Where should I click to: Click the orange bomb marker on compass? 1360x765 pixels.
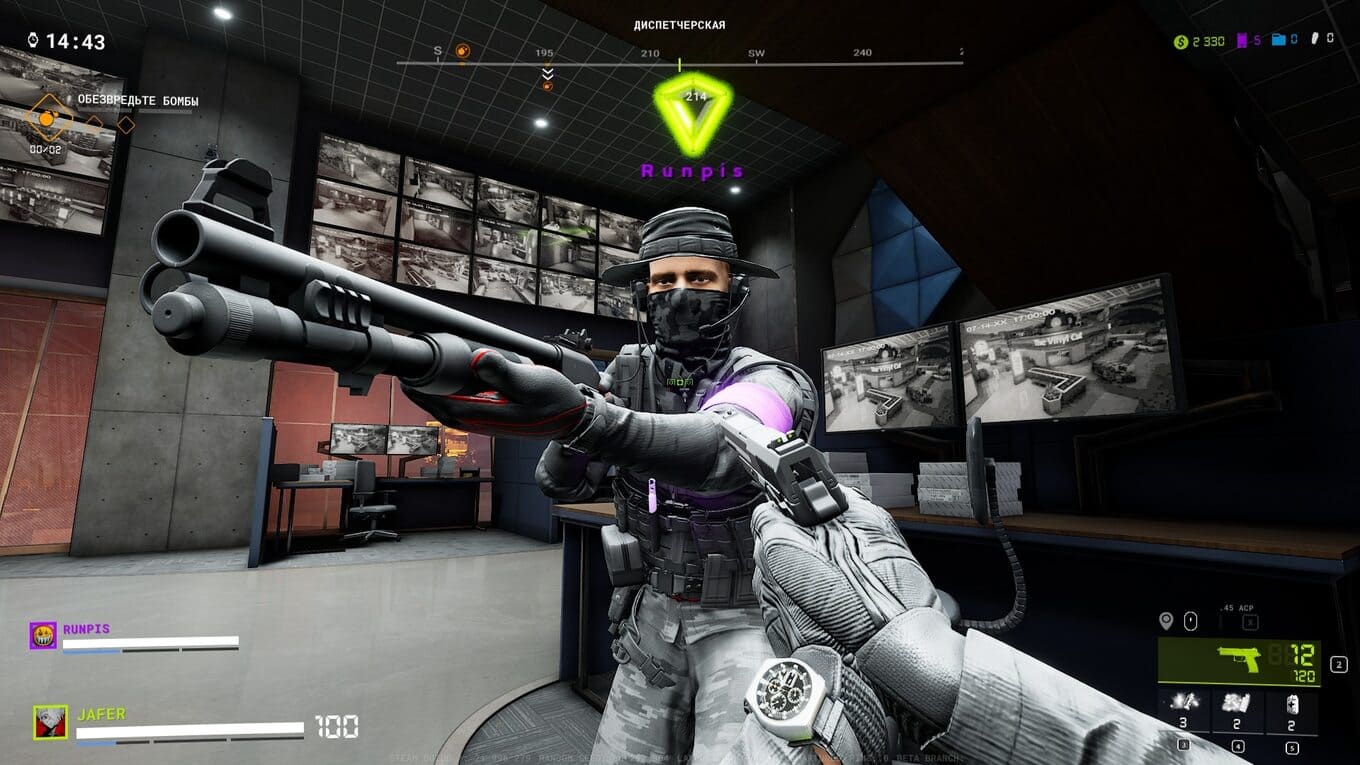462,50
